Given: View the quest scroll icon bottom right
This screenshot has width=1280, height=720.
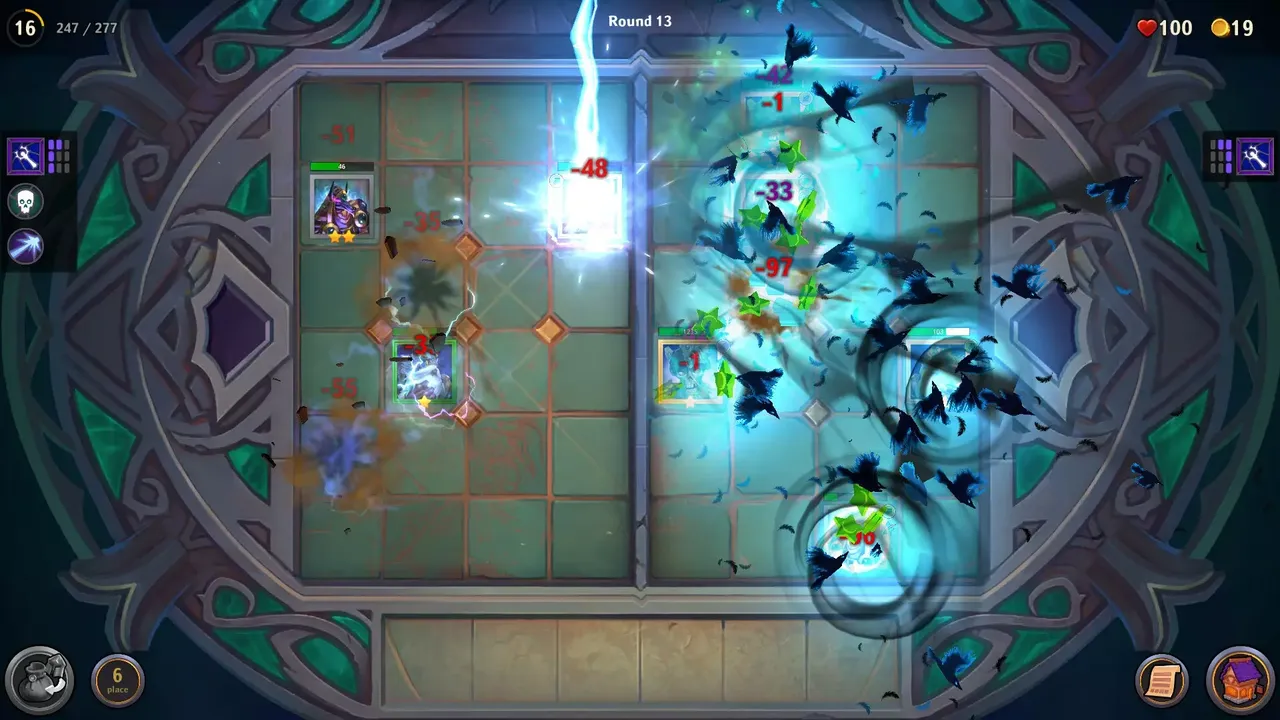Looking at the screenshot, I should click(1160, 679).
